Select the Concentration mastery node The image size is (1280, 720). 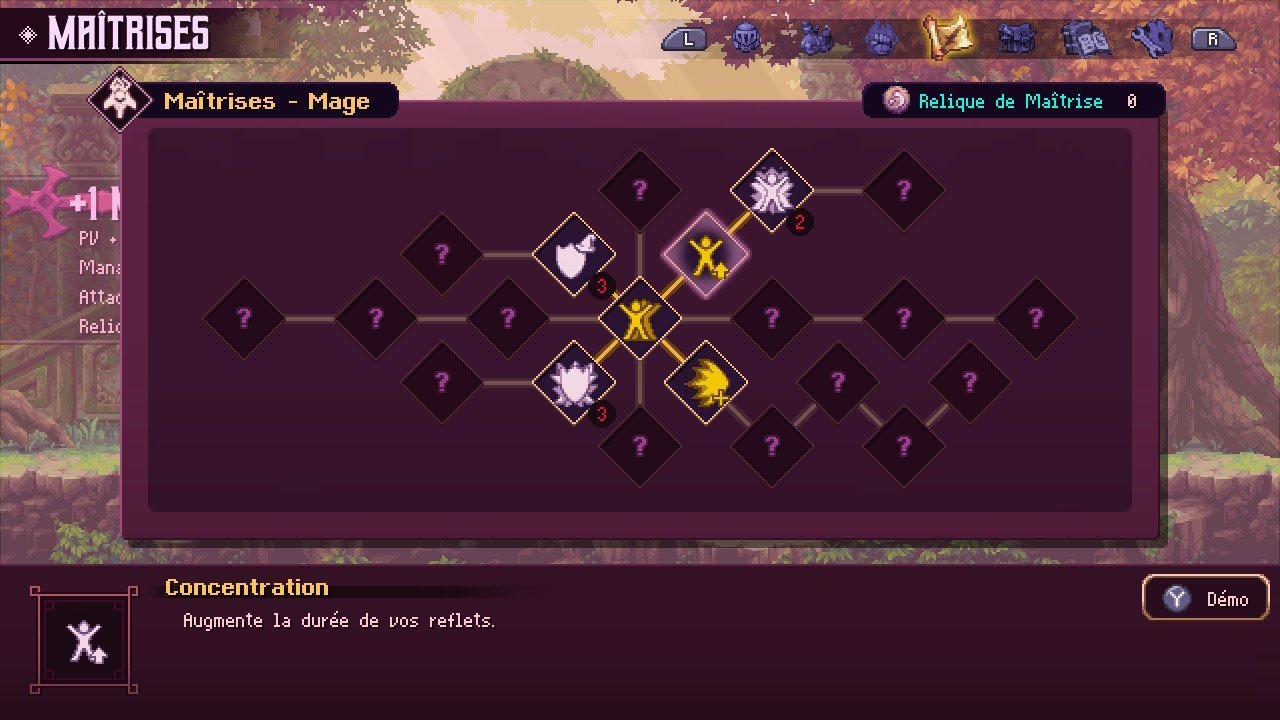click(x=706, y=255)
